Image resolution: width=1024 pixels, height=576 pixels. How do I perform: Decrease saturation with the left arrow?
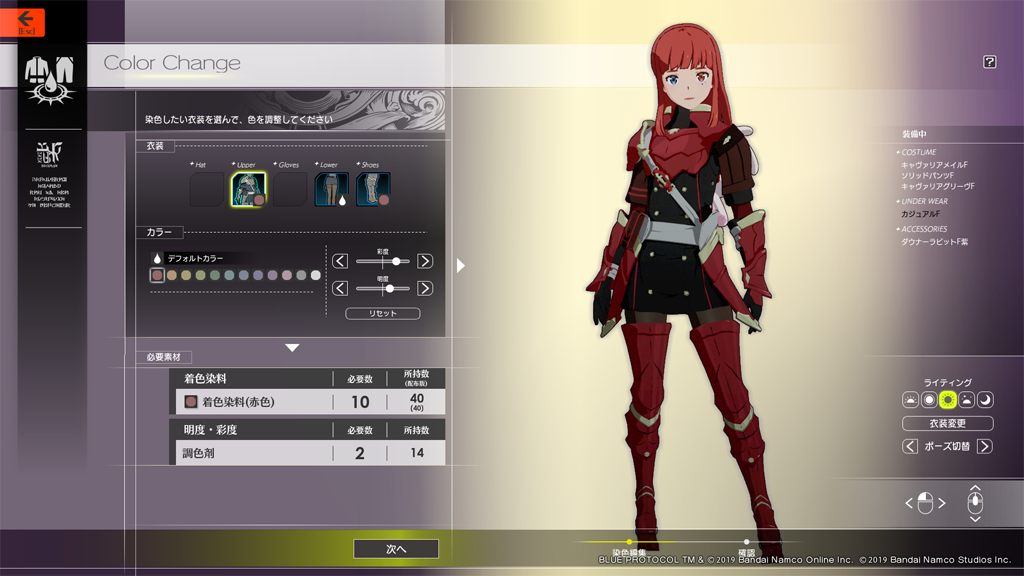(340, 261)
